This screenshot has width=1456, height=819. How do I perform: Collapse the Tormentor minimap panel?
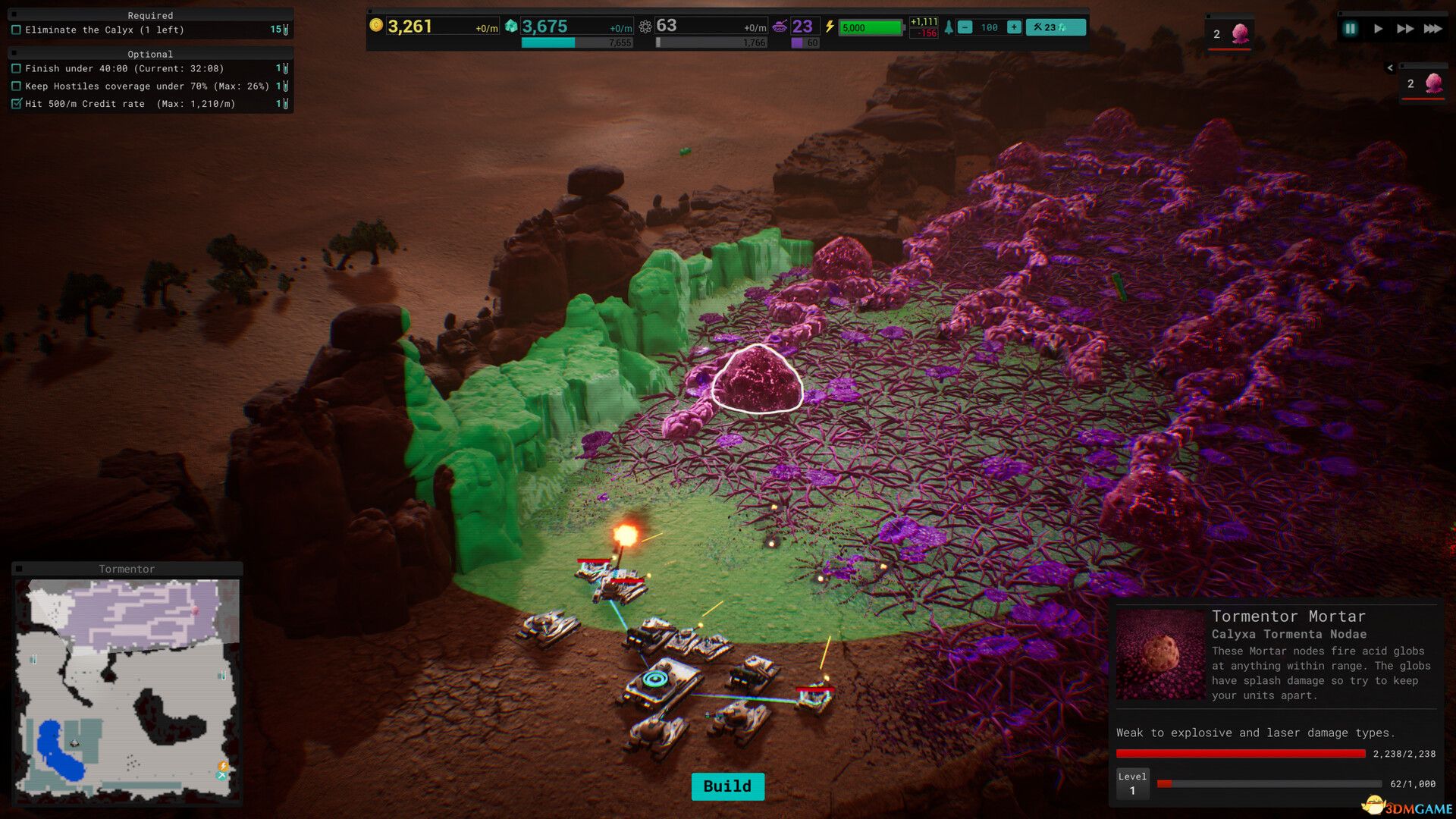coord(20,569)
